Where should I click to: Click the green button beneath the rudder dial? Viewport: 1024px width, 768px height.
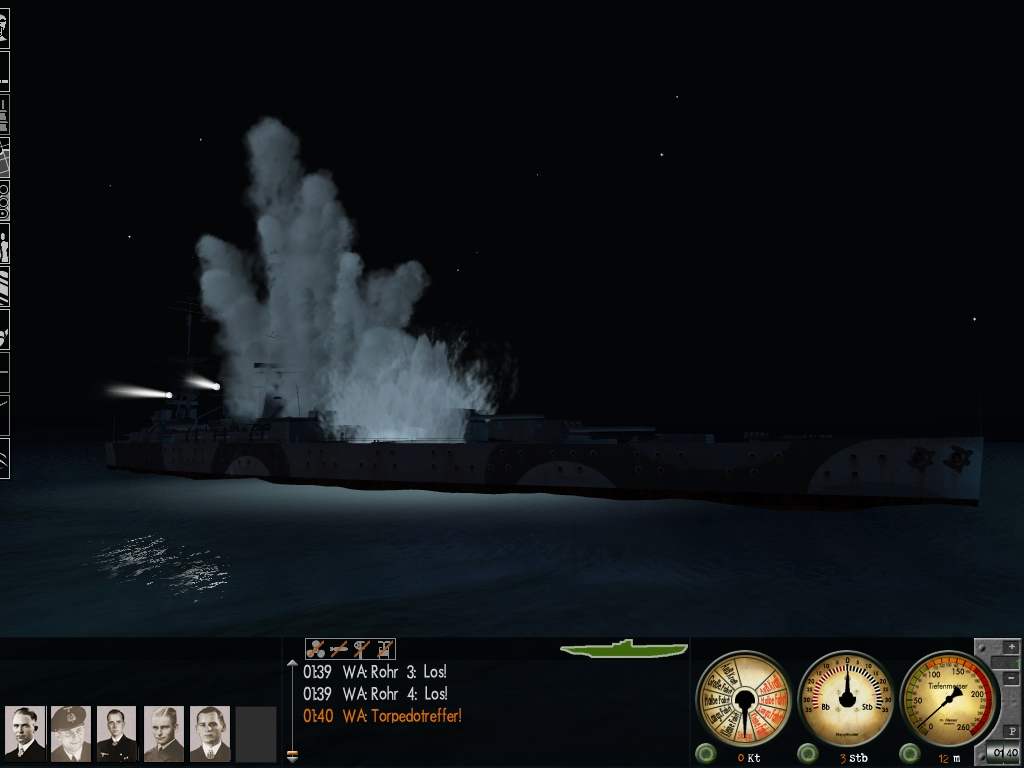click(x=808, y=753)
